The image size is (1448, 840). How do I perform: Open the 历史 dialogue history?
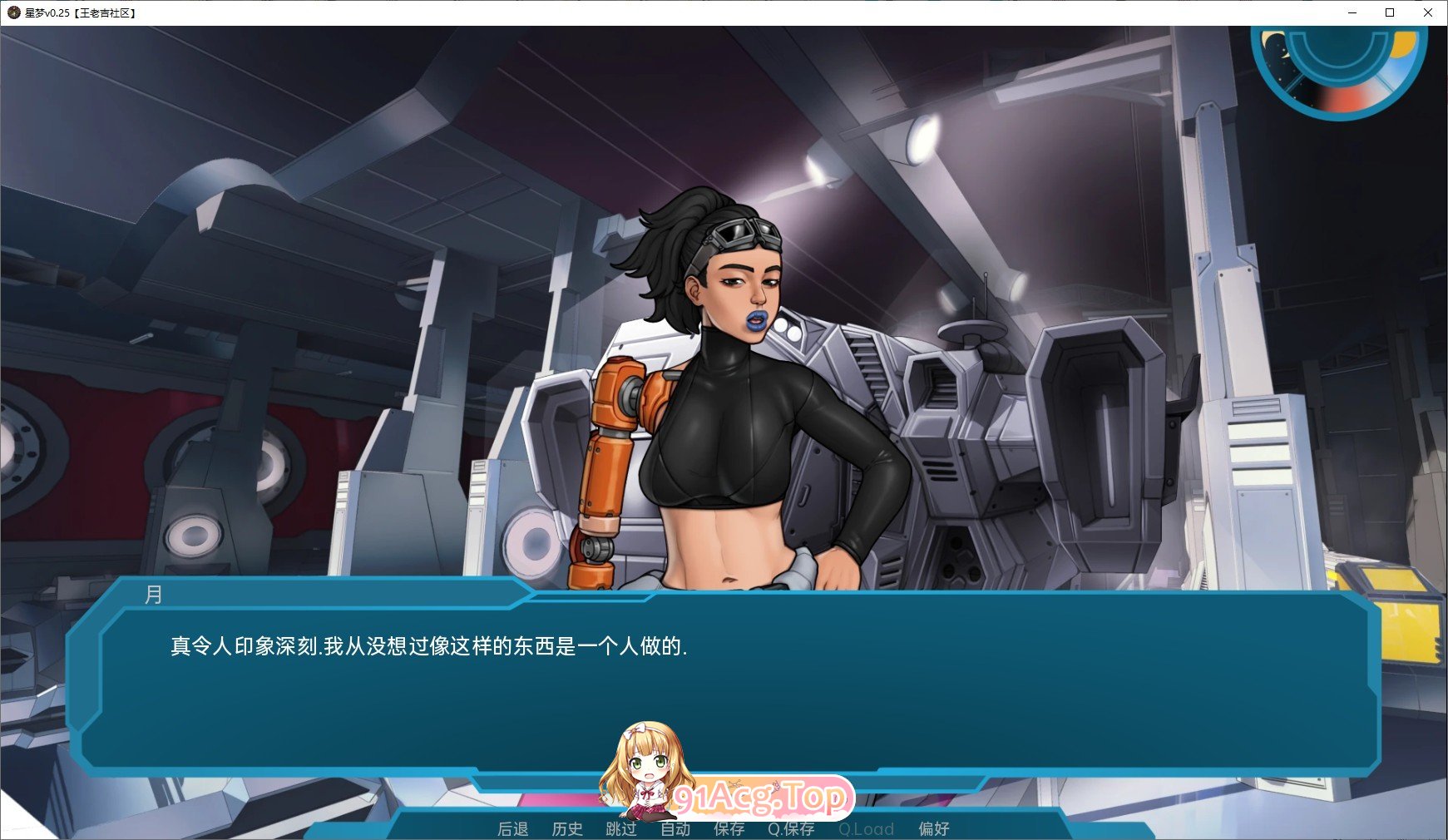(568, 828)
